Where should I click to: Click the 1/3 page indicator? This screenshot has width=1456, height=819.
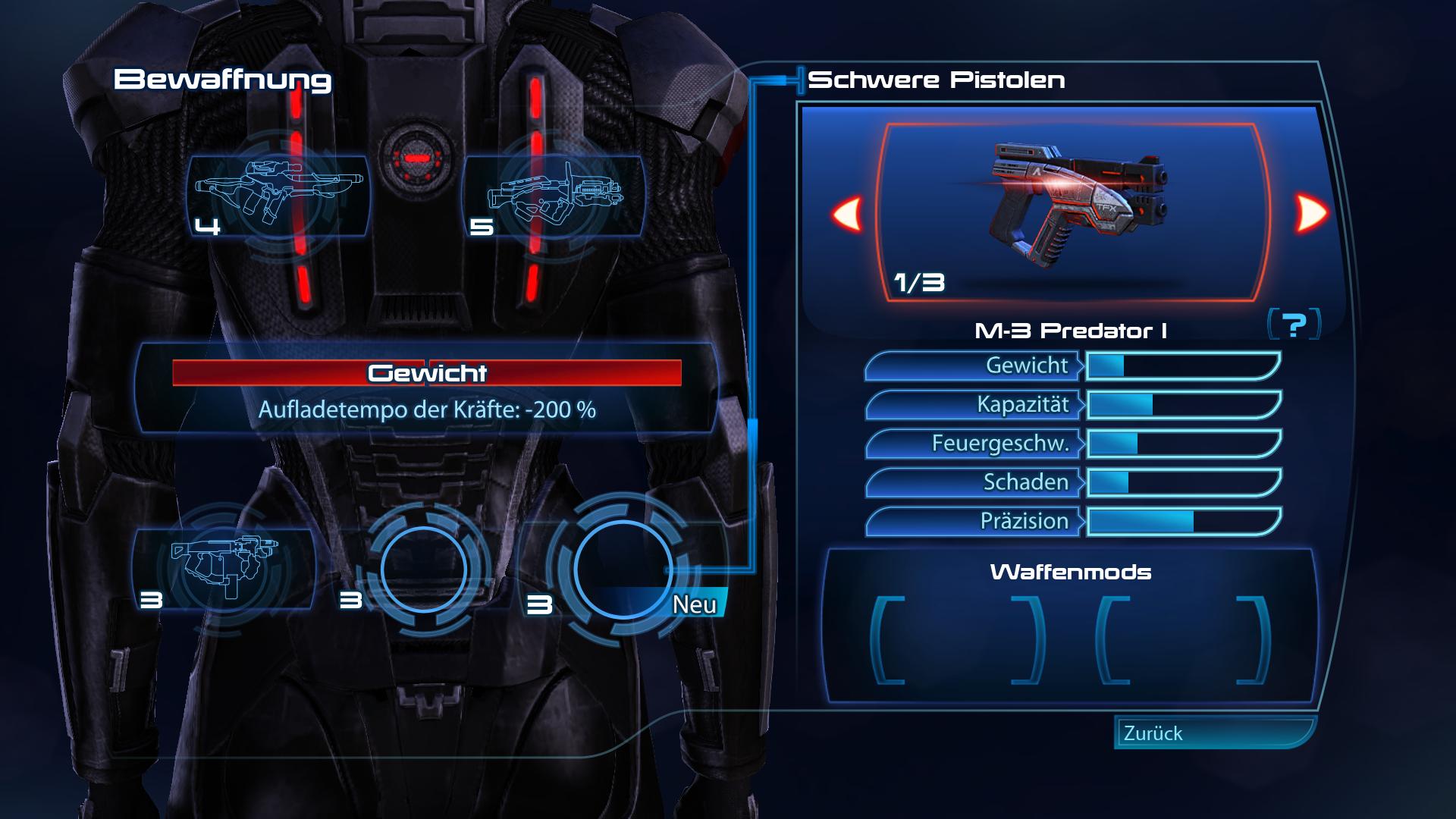click(x=918, y=283)
